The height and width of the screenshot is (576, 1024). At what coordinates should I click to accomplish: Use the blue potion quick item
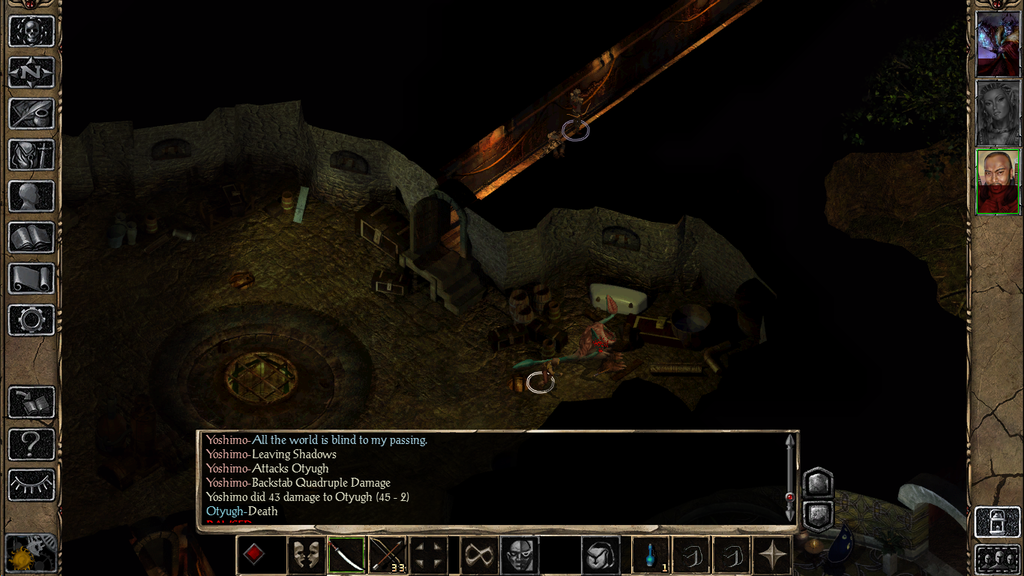pos(653,555)
